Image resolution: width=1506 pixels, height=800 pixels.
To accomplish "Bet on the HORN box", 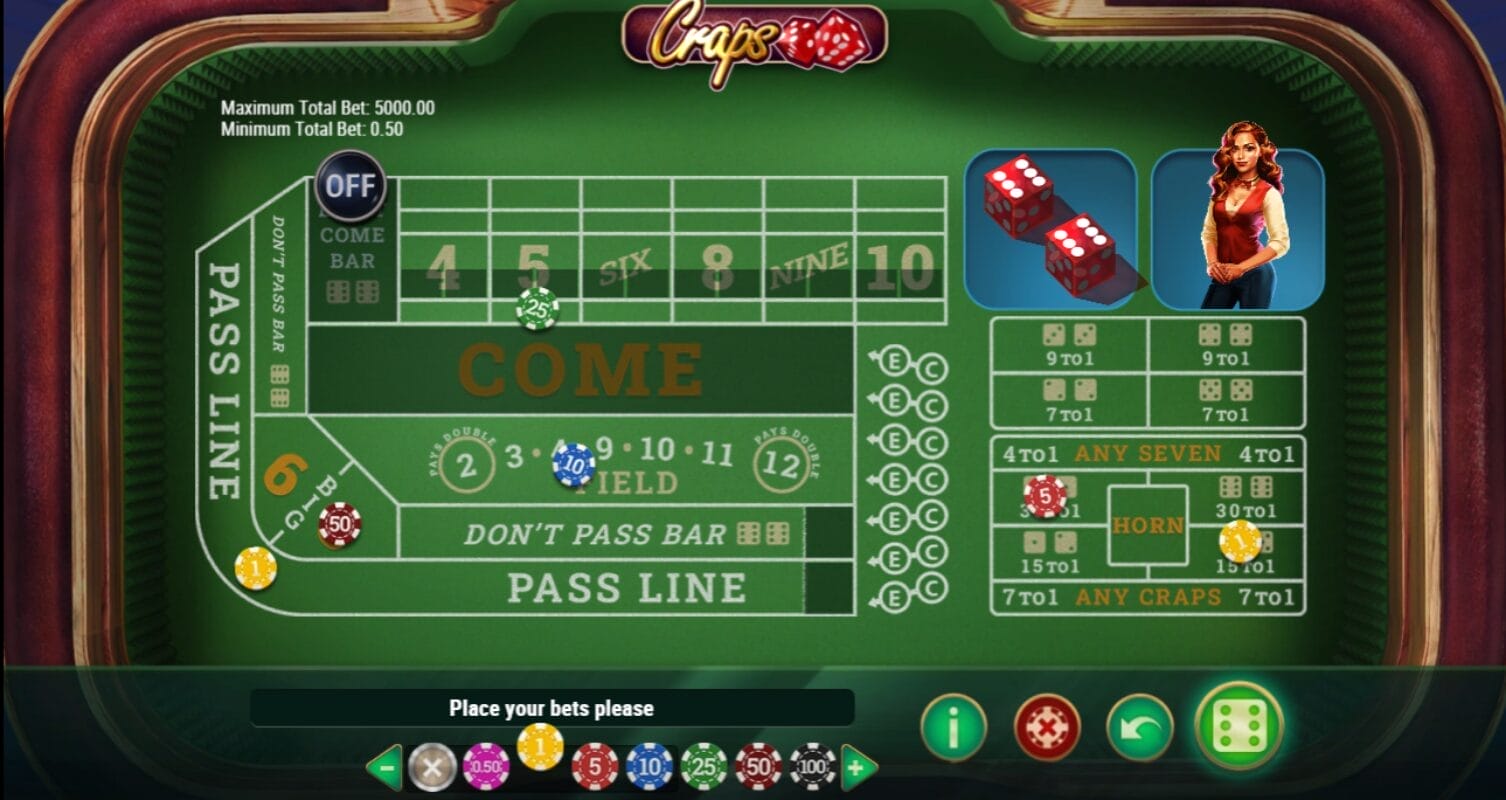I will click(x=1147, y=525).
